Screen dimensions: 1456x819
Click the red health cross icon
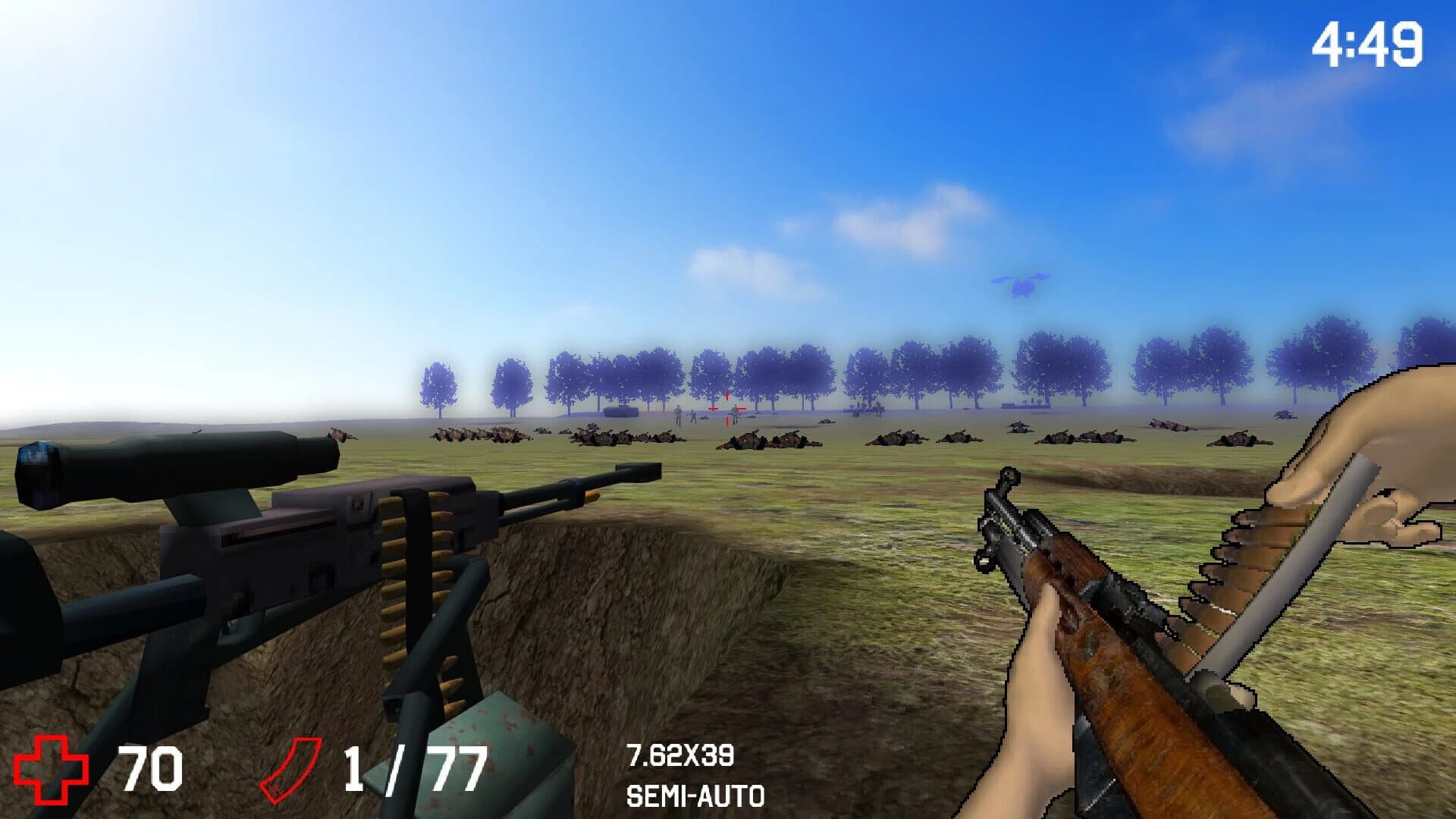(53, 766)
